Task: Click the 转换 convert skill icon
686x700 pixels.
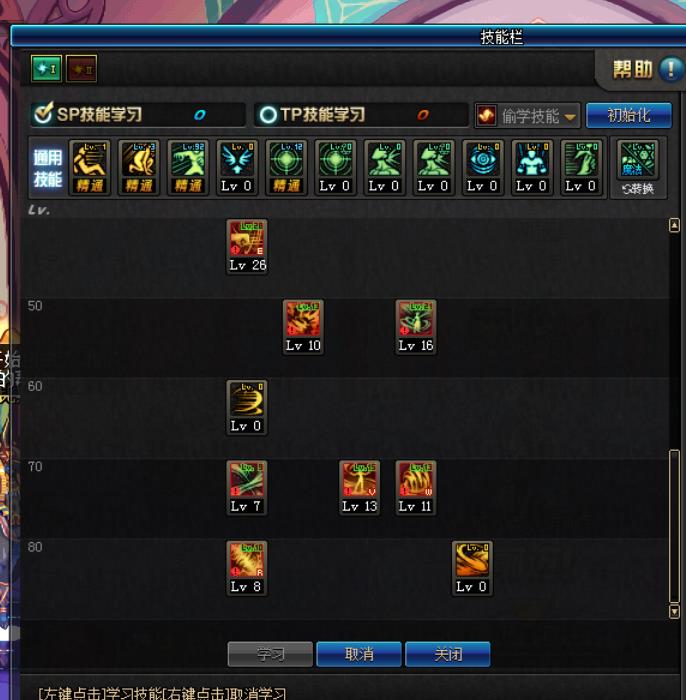Action: tap(637, 166)
